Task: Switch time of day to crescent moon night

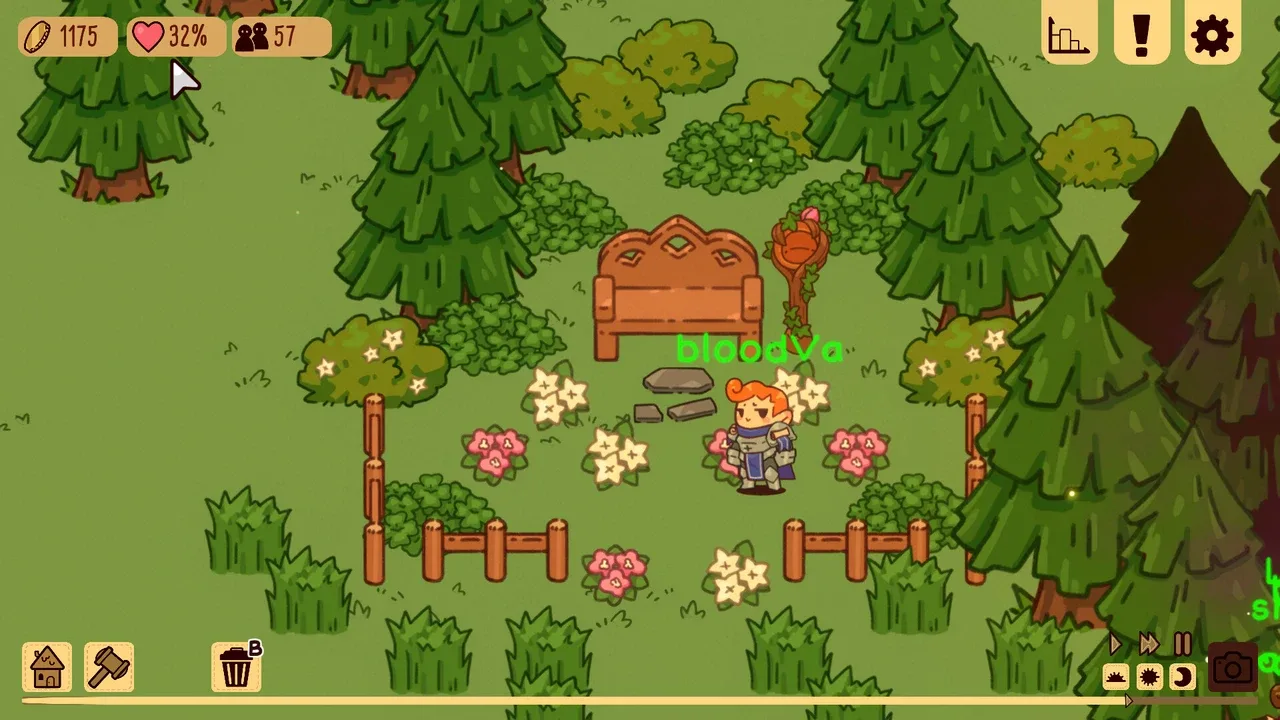Action: 1182,678
